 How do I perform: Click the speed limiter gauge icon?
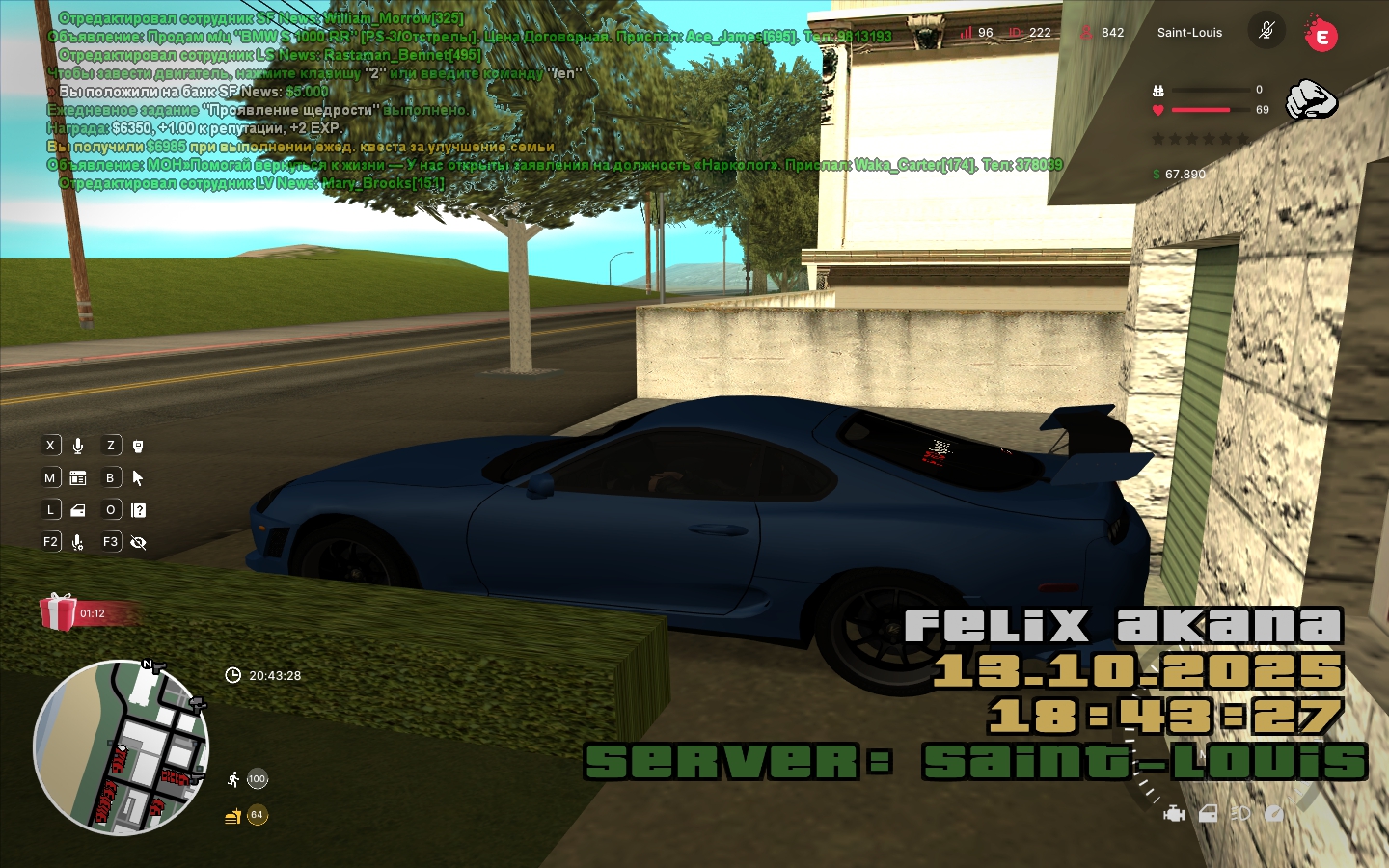click(1274, 814)
